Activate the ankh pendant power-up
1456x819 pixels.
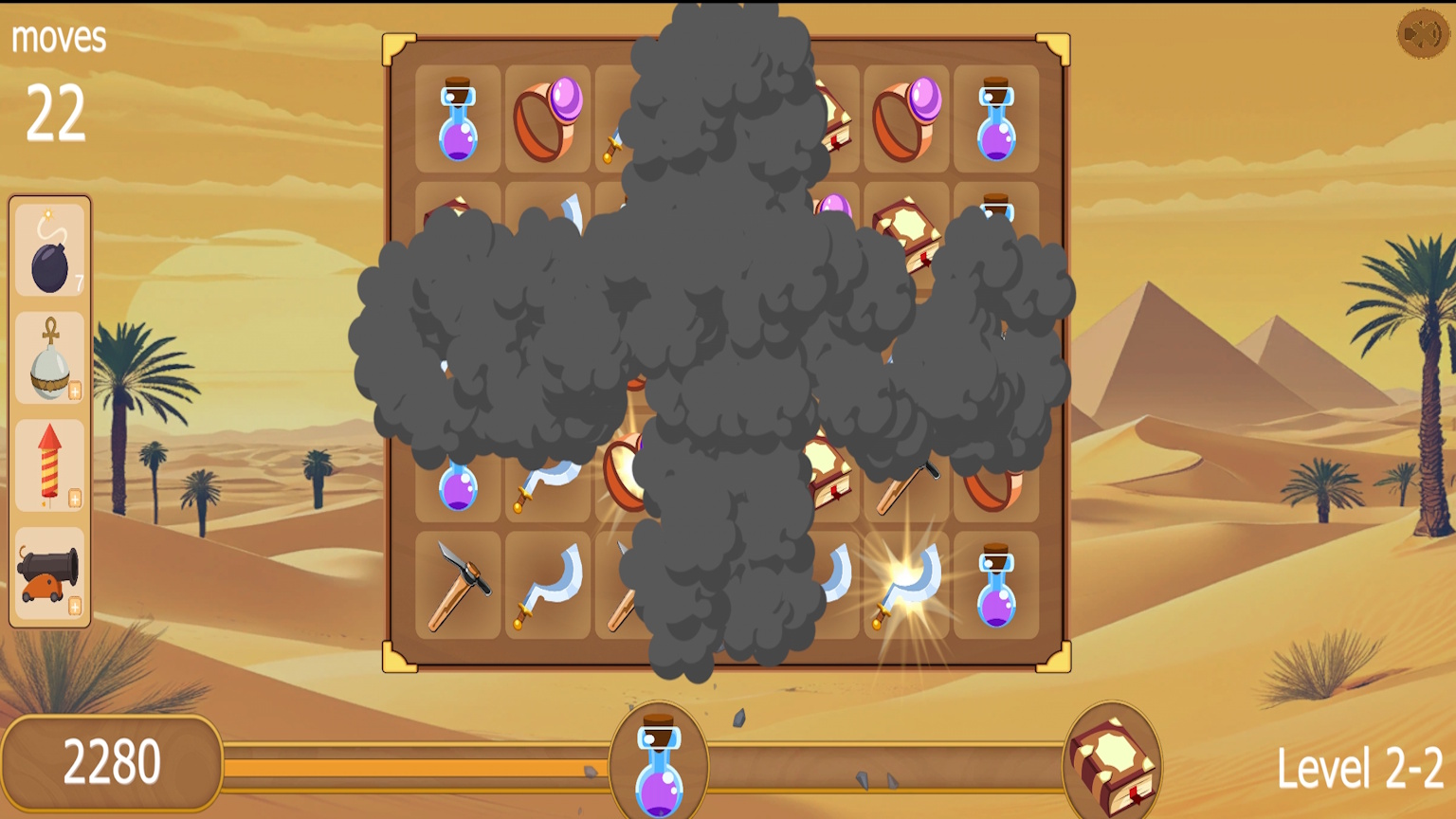click(x=49, y=362)
